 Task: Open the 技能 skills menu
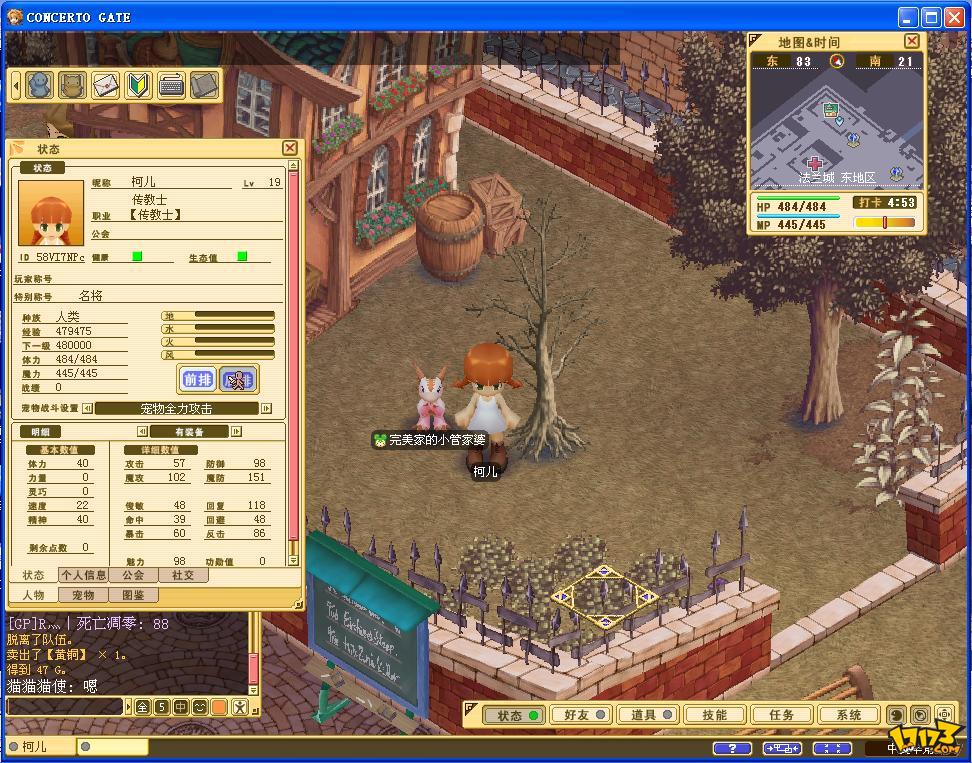point(715,715)
